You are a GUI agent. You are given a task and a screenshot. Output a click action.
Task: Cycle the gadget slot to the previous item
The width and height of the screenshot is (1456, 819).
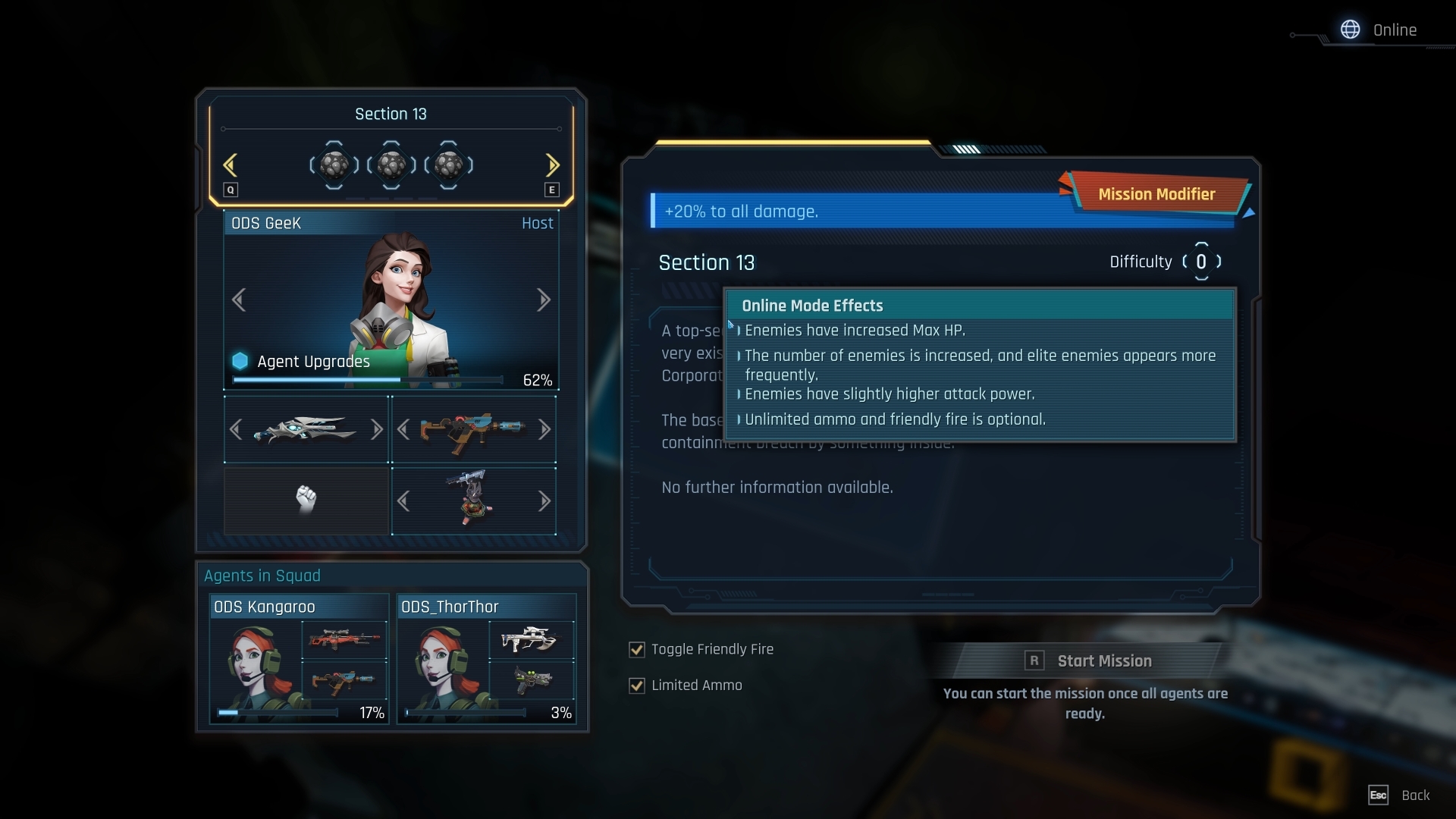click(403, 501)
